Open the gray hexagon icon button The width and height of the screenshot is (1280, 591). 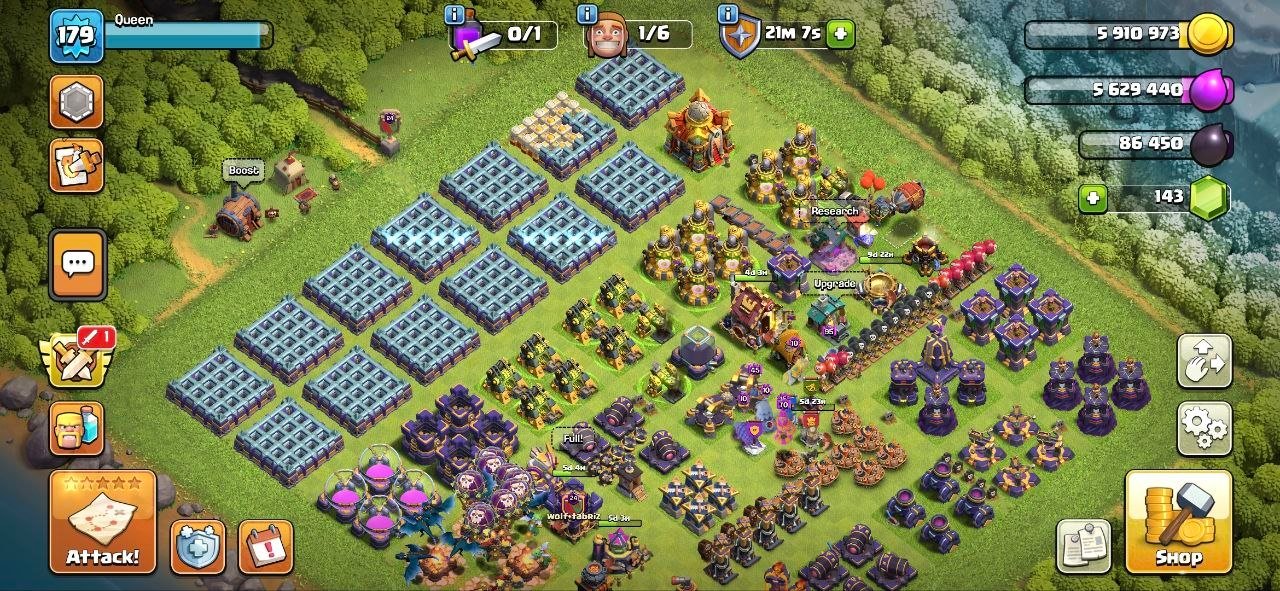pyautogui.click(x=77, y=101)
